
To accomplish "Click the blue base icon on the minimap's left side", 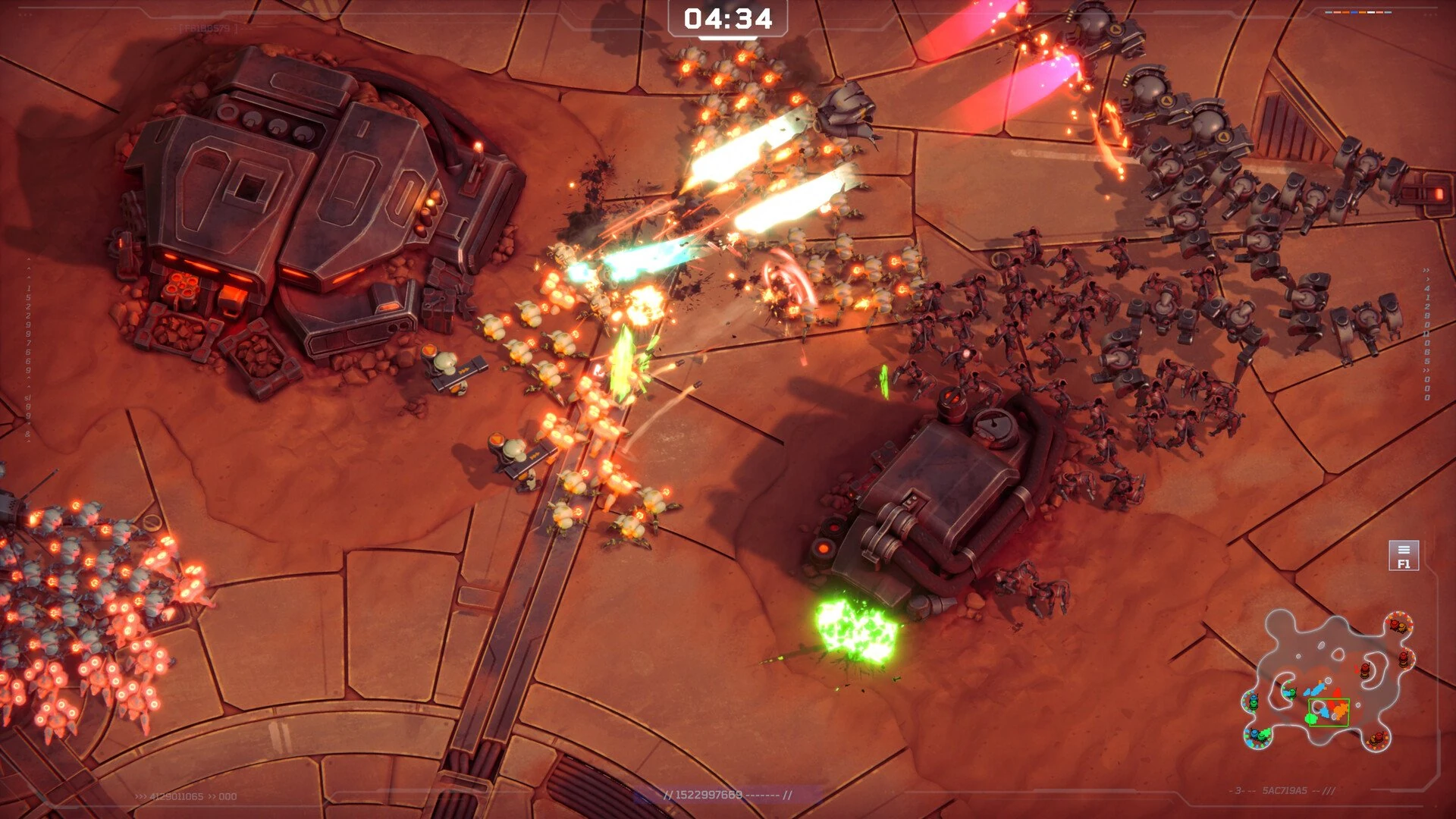I will tap(1254, 698).
